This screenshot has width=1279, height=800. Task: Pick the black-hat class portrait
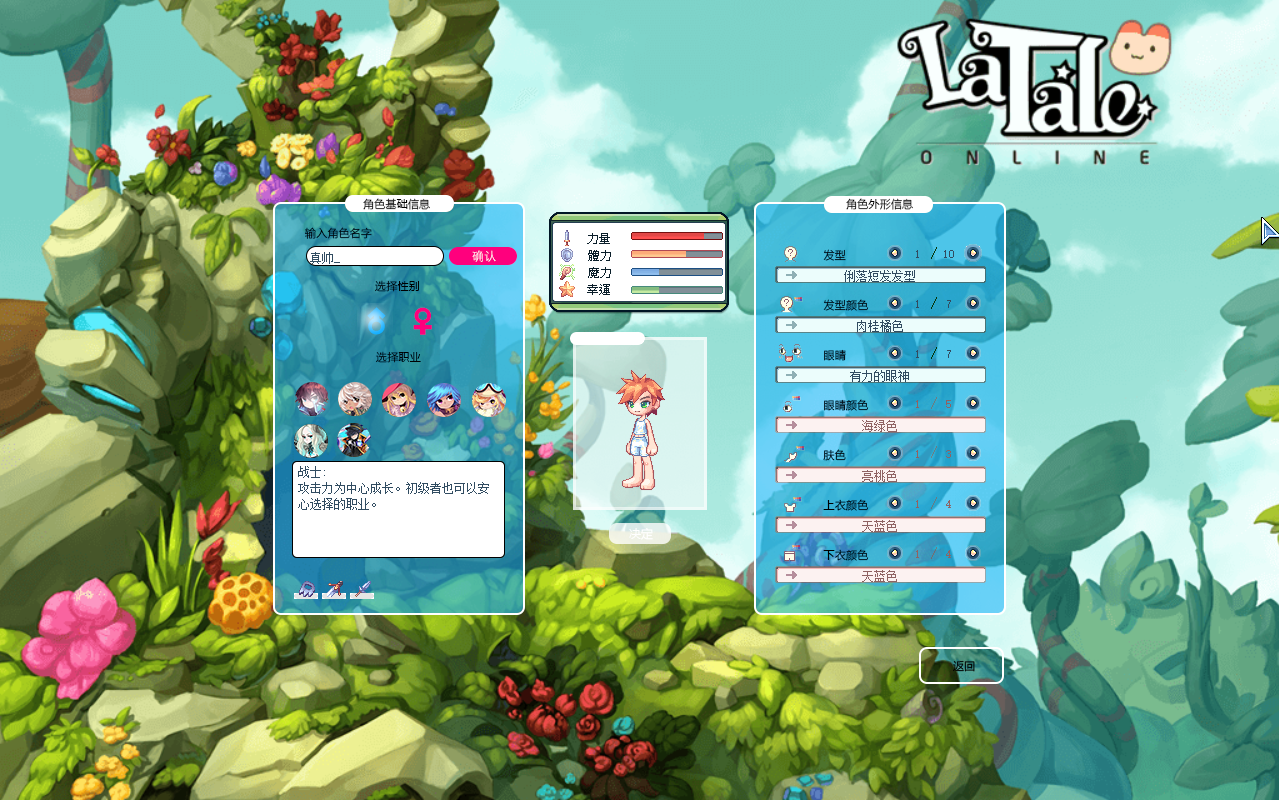pyautogui.click(x=354, y=440)
